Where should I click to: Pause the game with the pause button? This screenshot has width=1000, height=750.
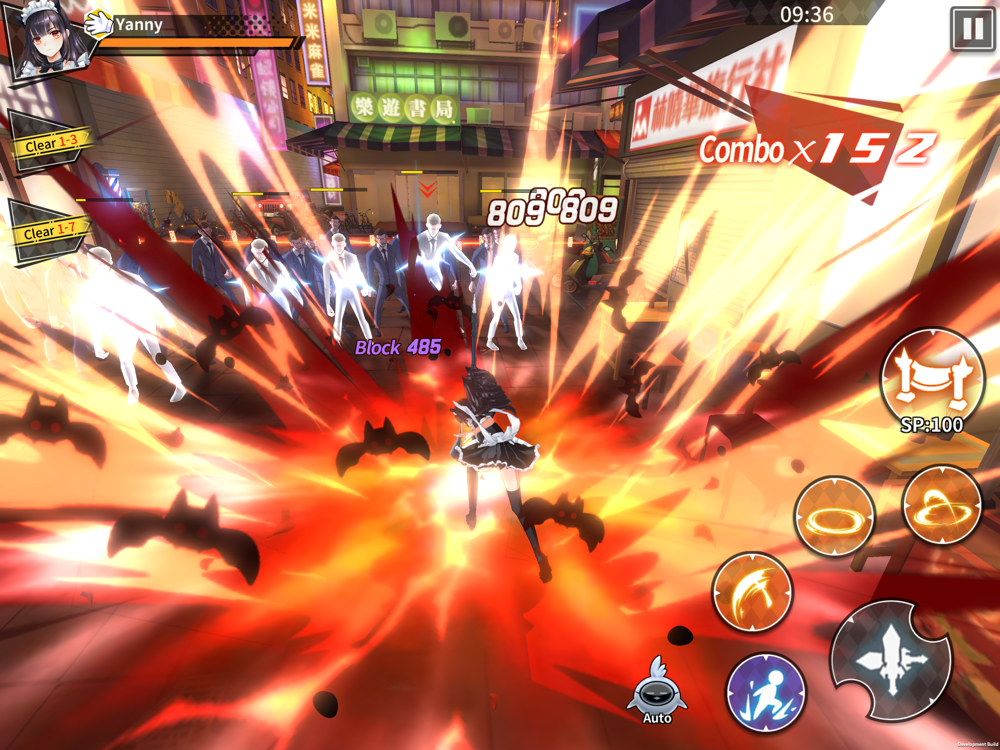[x=971, y=29]
